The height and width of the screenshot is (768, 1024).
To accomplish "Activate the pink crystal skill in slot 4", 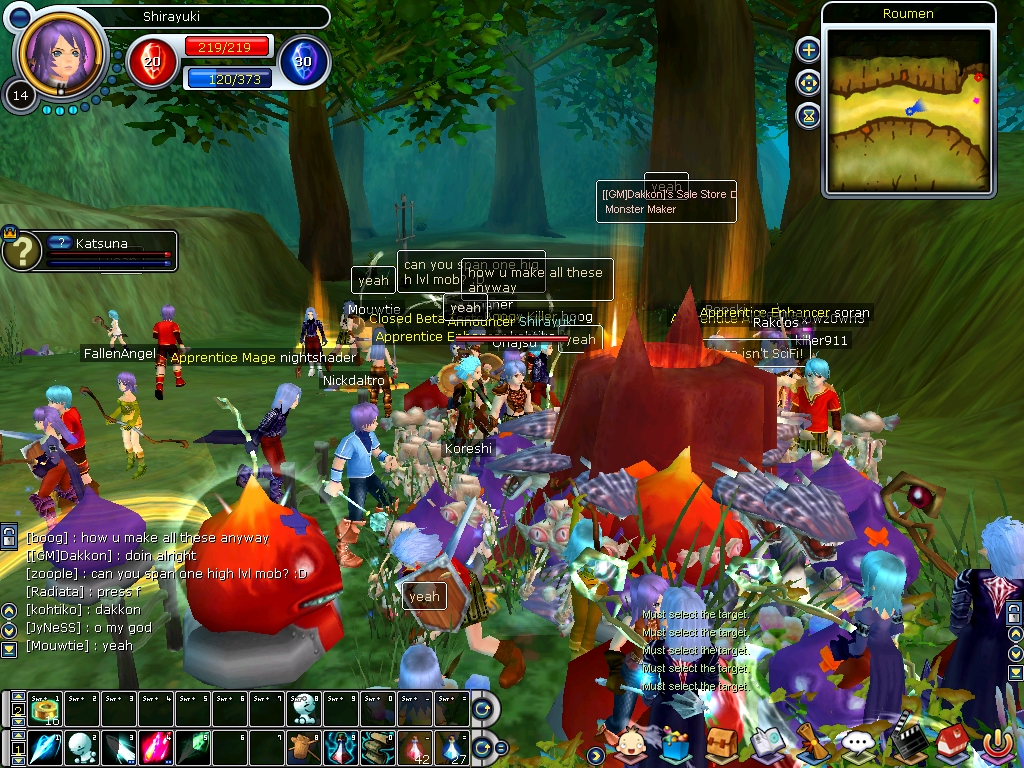I will click(155, 747).
